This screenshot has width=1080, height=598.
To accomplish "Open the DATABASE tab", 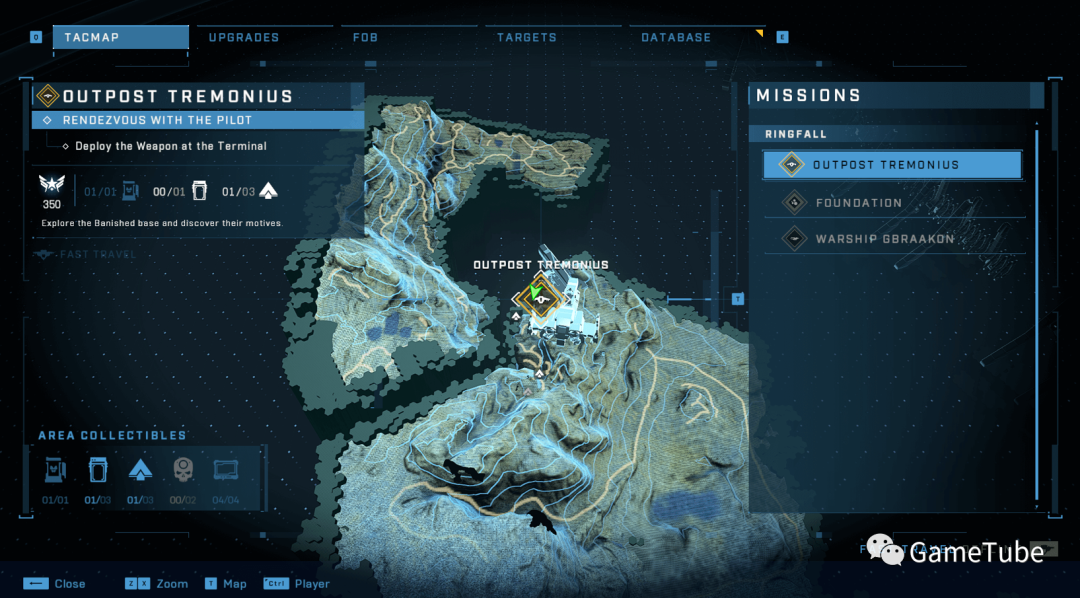I will point(676,38).
